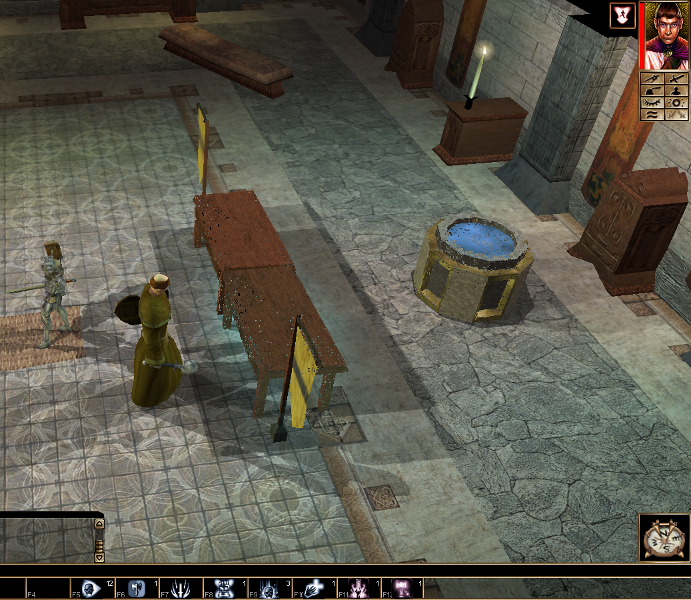691x600 pixels.
Task: Click the wavy lines icon
Action: point(653,115)
